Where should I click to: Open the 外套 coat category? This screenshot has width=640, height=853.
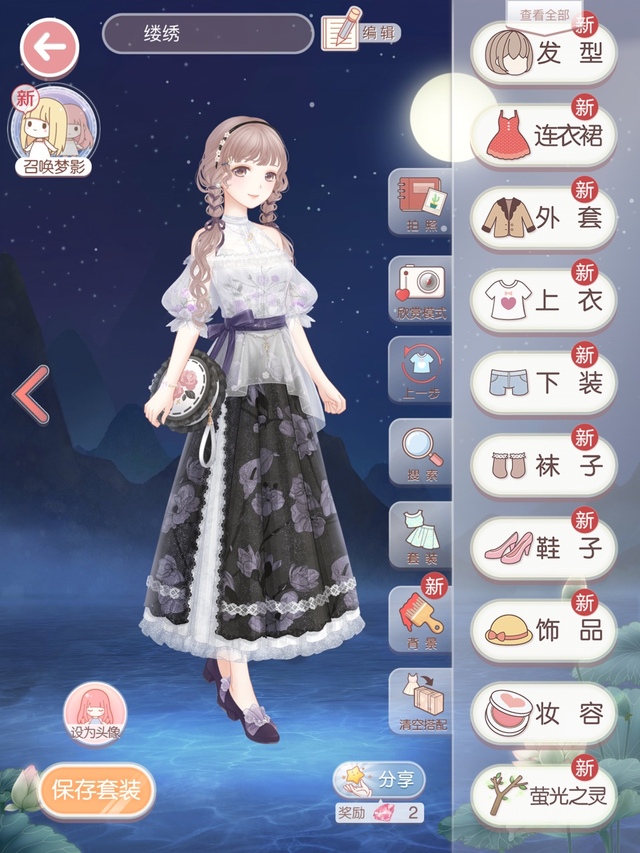point(544,217)
